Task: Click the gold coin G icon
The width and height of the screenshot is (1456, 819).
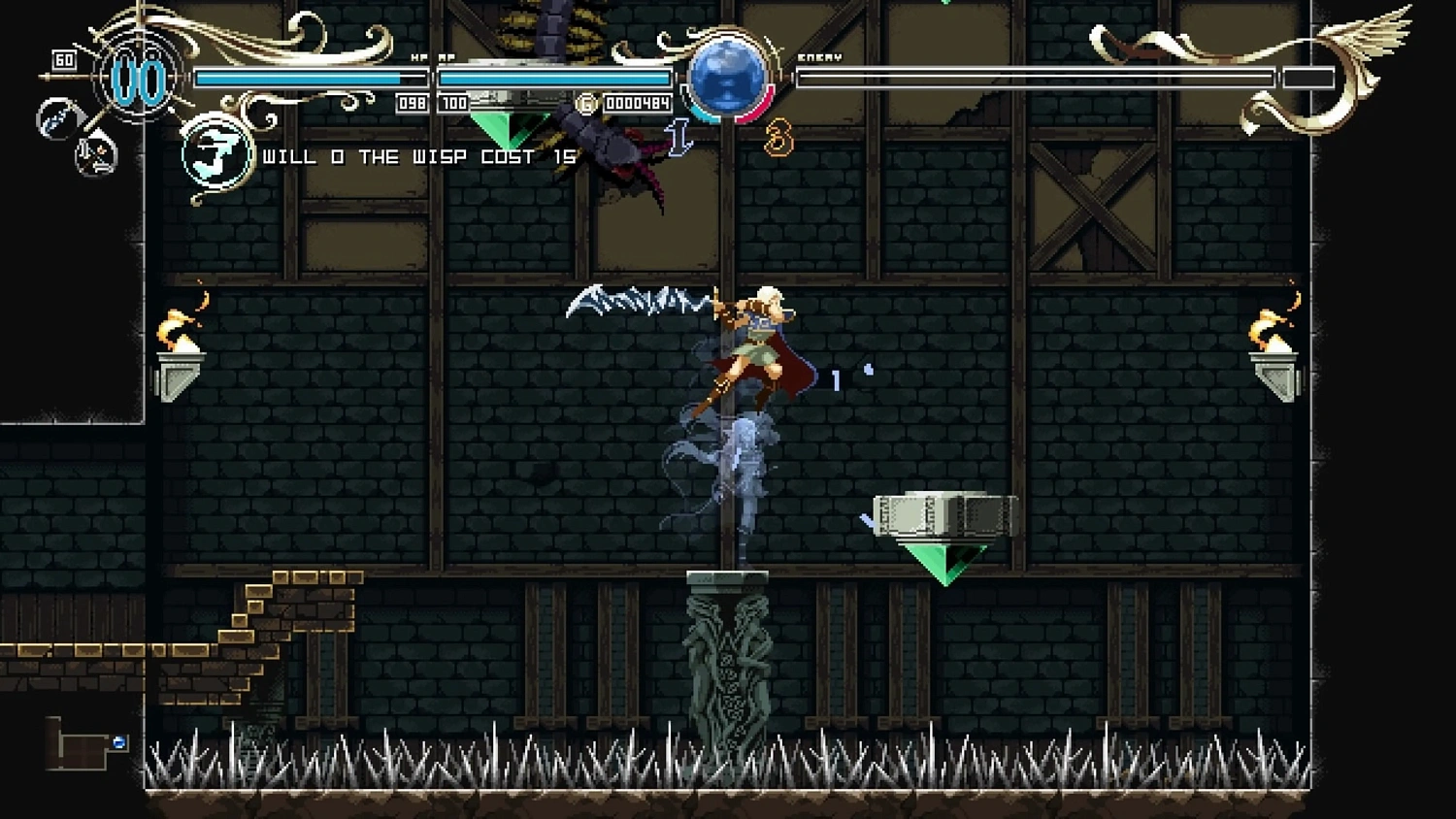Action: [x=585, y=102]
